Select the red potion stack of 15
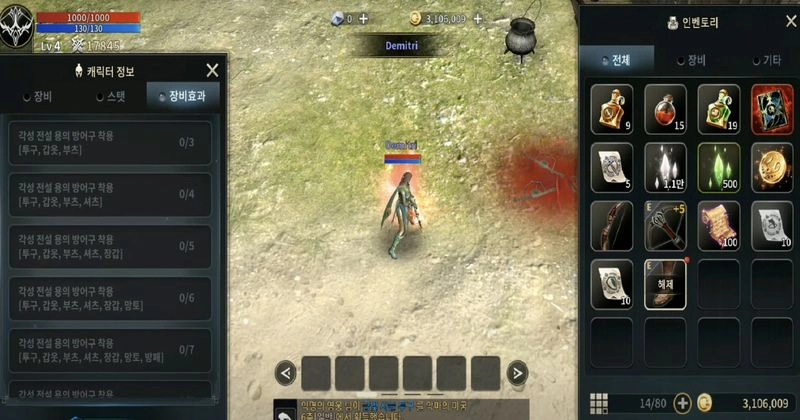 coord(665,106)
